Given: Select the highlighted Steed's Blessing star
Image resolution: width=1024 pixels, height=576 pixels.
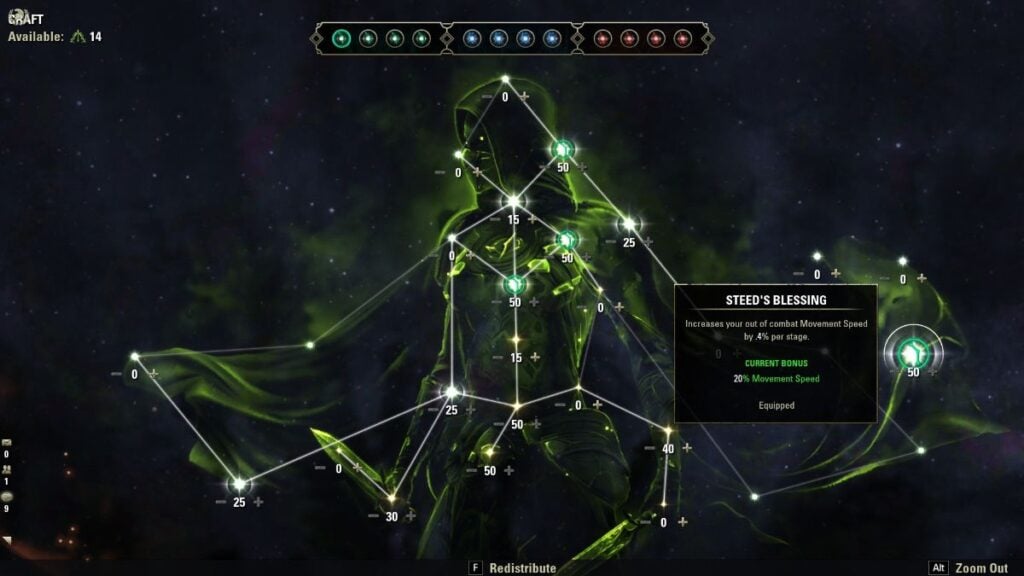Looking at the screenshot, I should (x=912, y=352).
